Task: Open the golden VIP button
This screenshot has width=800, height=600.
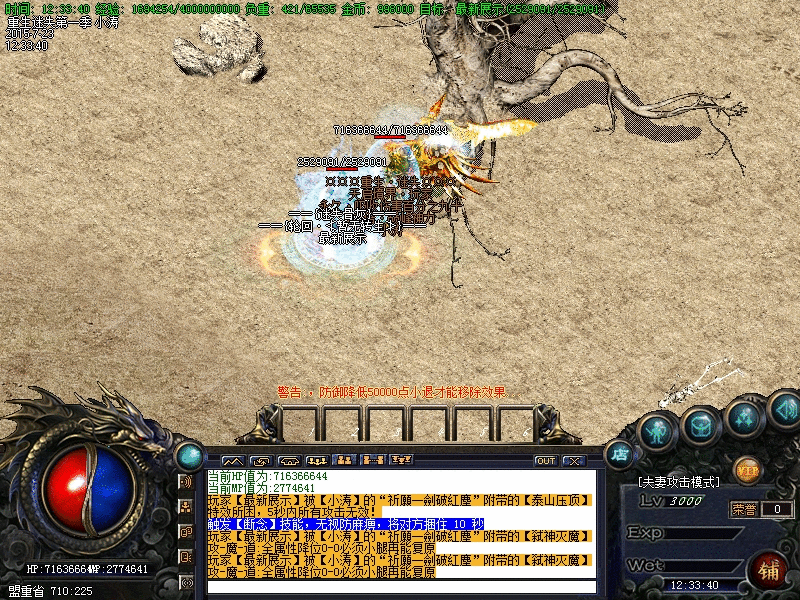Action: pyautogui.click(x=747, y=468)
